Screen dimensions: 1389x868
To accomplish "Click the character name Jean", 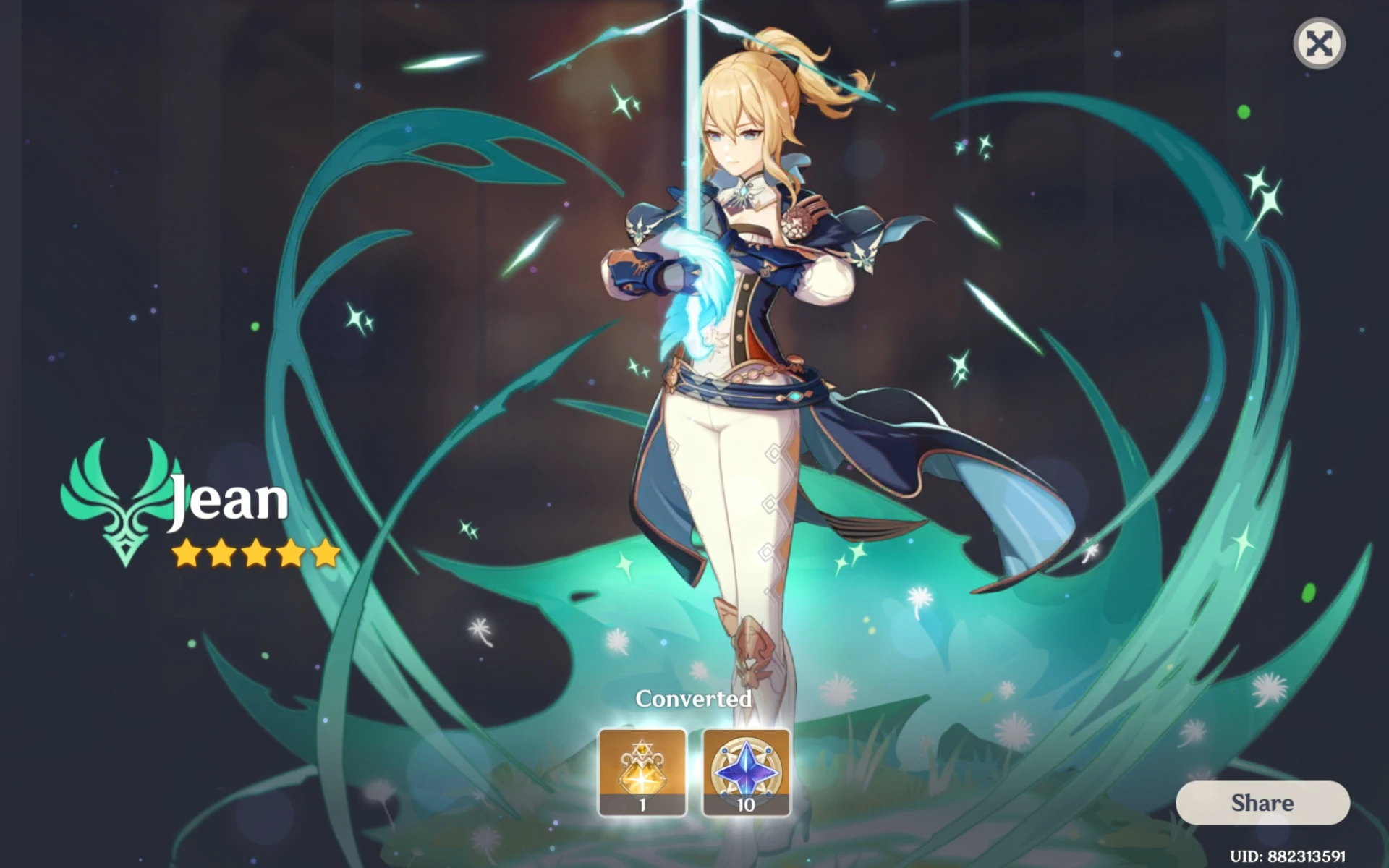I will click(x=228, y=501).
